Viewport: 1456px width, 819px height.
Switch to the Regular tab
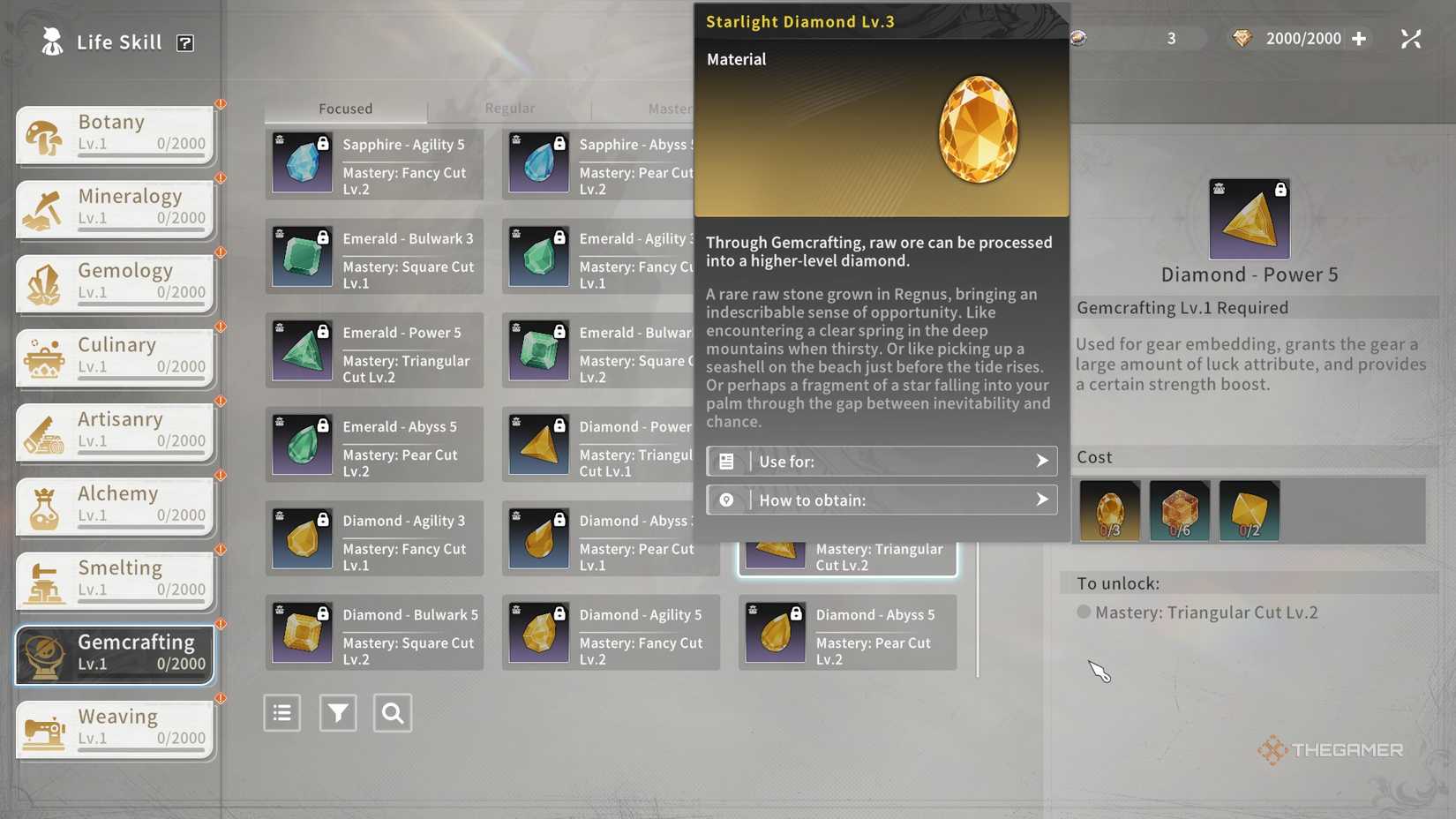510,108
